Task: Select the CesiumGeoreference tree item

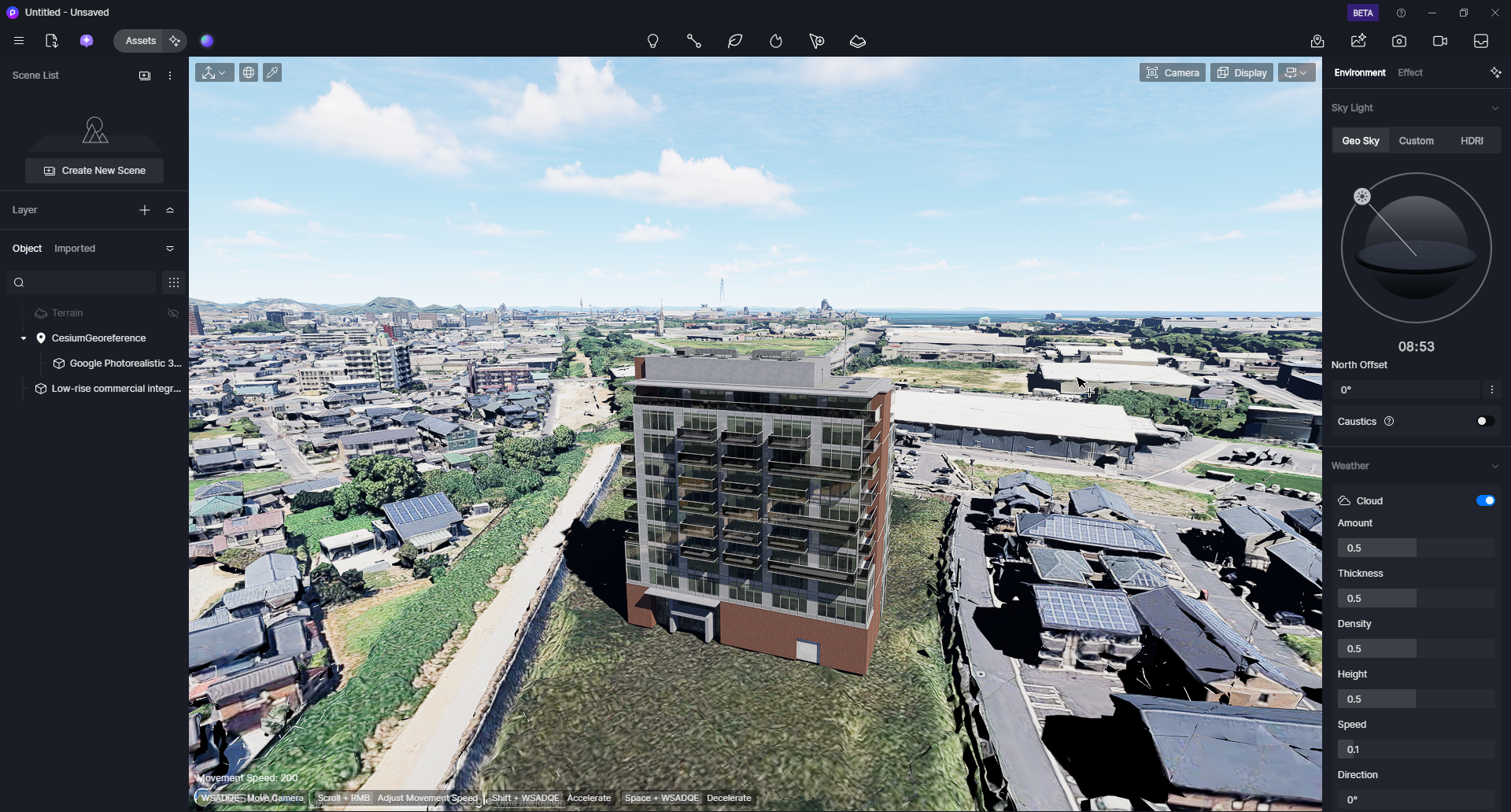Action: pyautogui.click(x=98, y=338)
